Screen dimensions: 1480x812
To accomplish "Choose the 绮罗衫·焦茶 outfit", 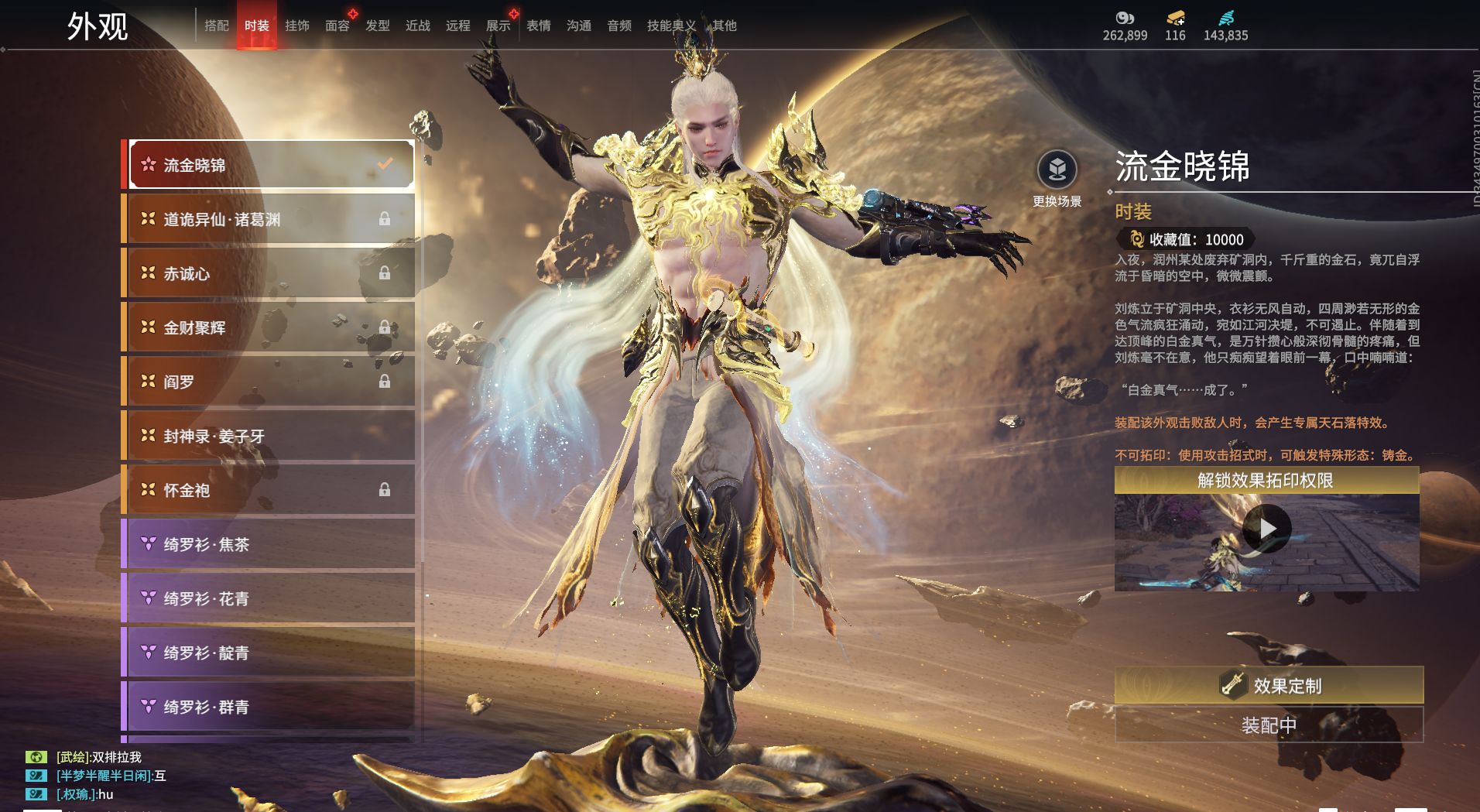I will 271,544.
